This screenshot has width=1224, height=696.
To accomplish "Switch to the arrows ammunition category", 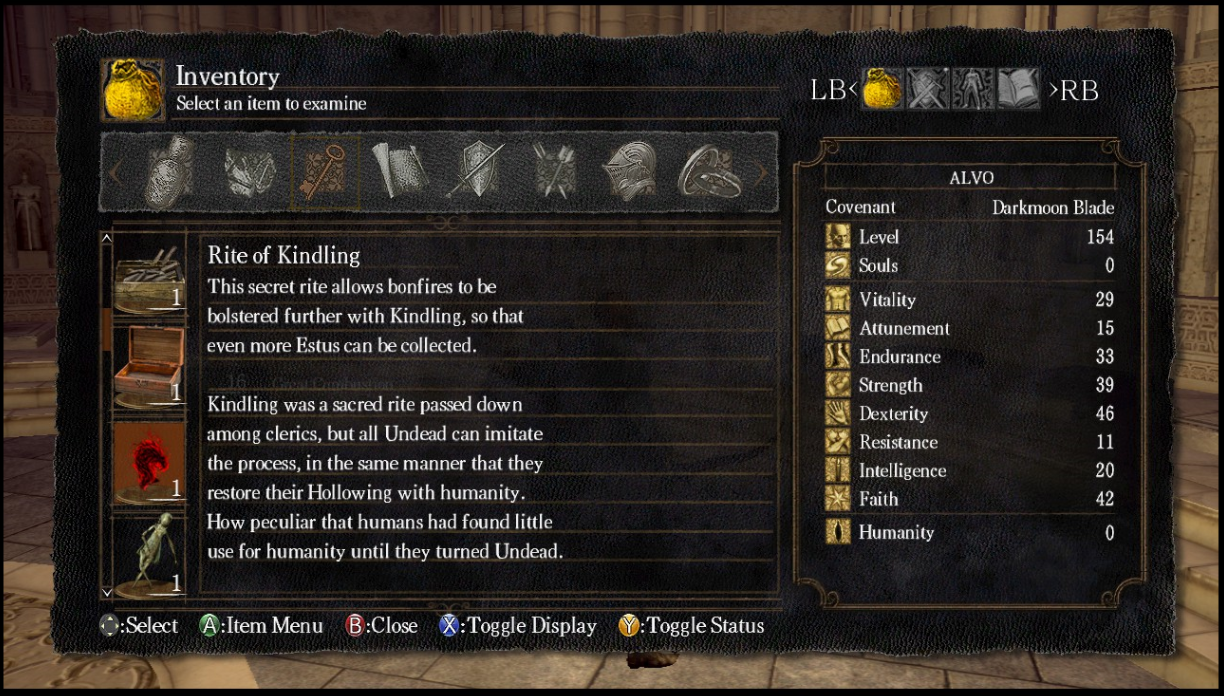I will (553, 172).
